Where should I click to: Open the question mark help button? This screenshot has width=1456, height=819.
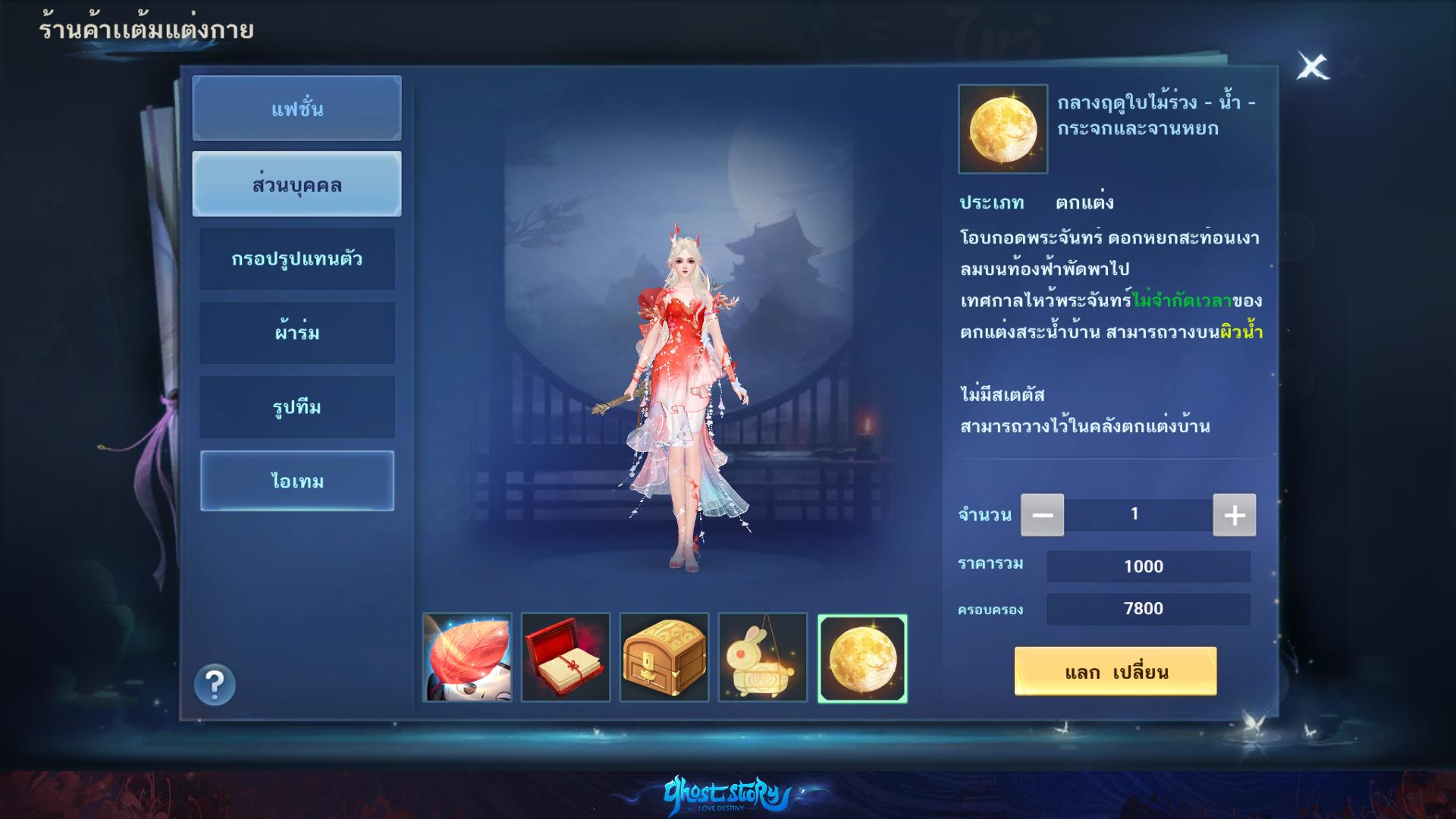215,685
